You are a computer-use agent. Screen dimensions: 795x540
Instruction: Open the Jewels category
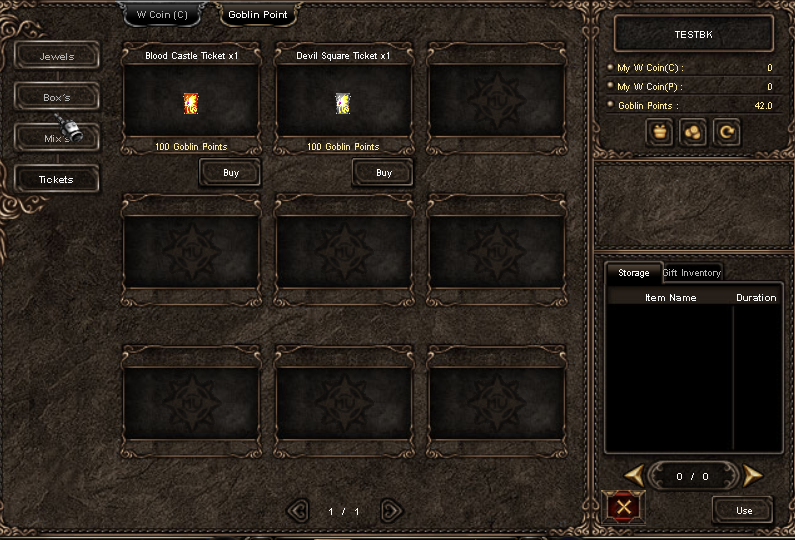57,56
